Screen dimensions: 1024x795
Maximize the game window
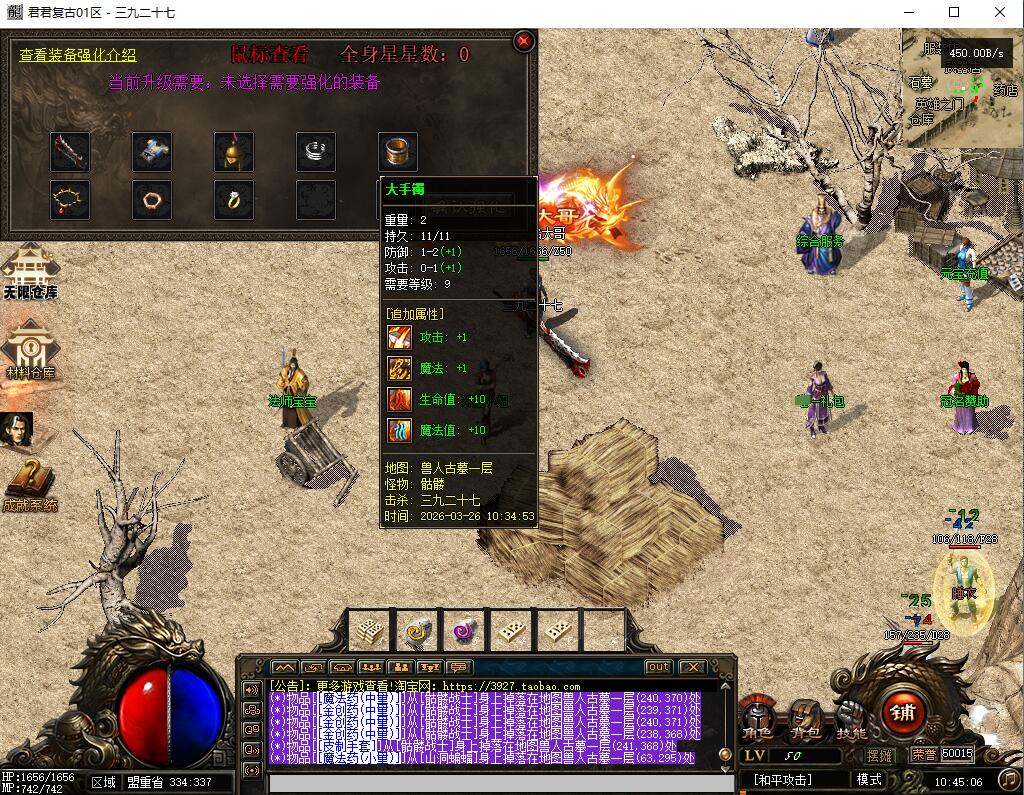click(954, 12)
